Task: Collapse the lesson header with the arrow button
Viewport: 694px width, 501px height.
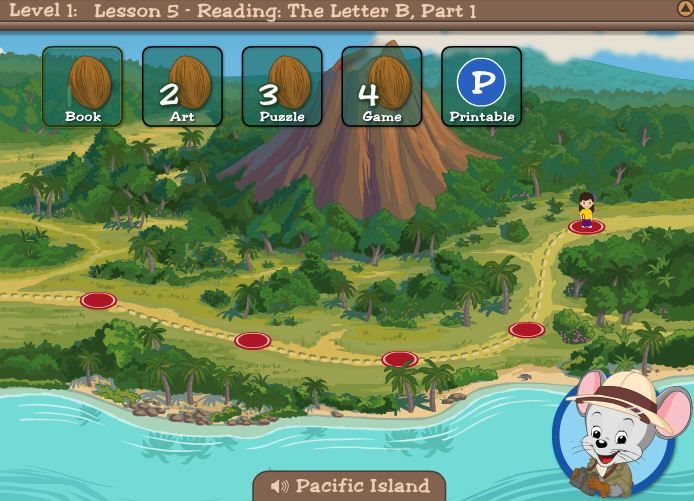Action: pyautogui.click(x=685, y=9)
